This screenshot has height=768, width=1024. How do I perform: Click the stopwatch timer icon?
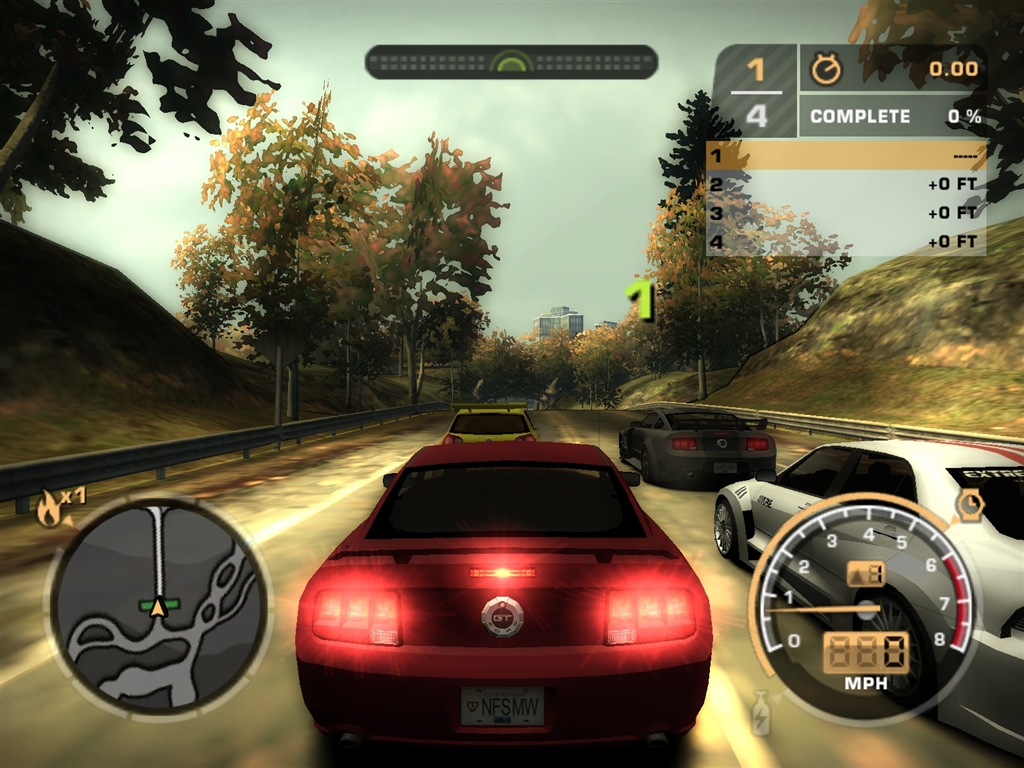826,69
